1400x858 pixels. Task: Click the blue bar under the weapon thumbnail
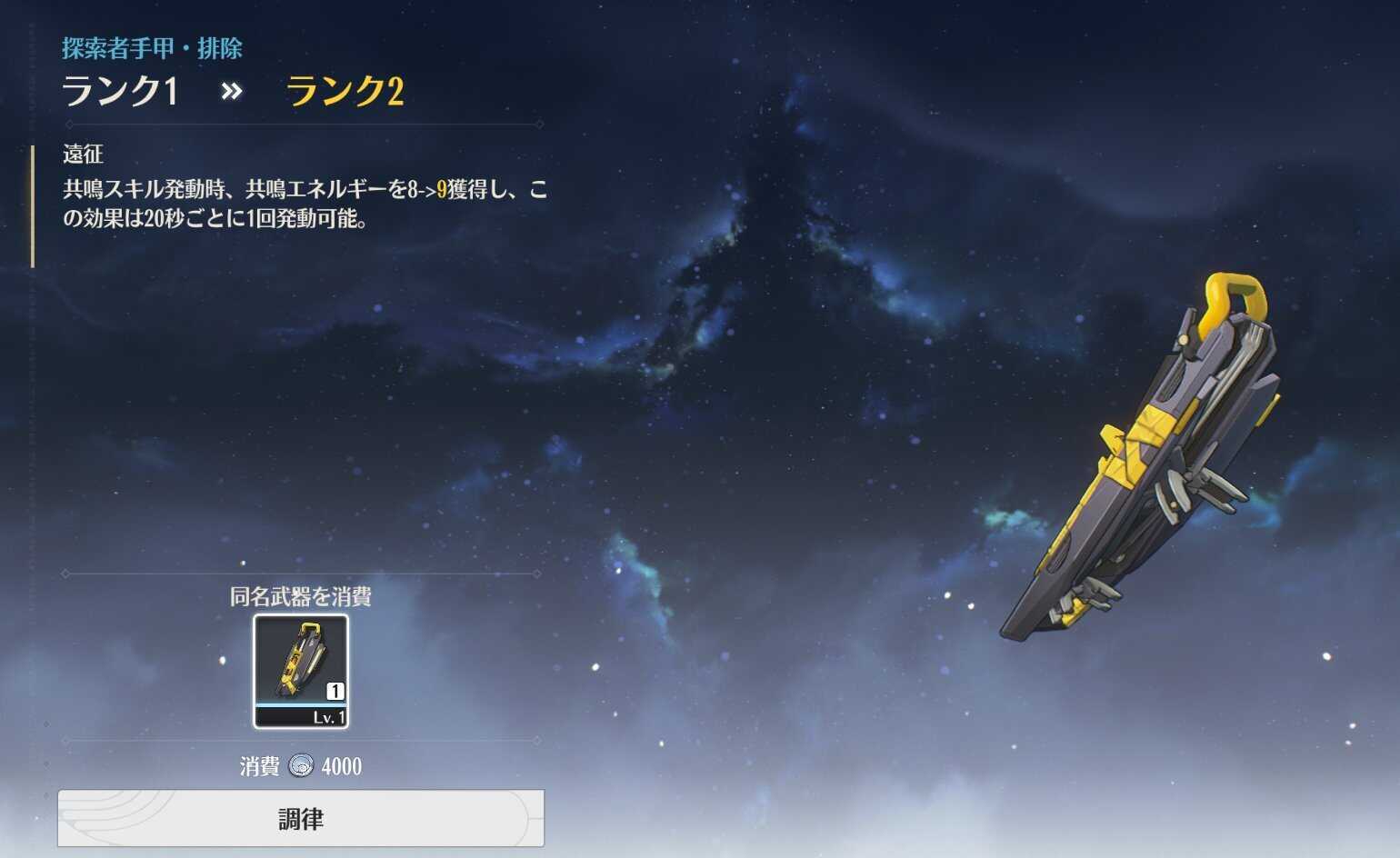tap(300, 703)
